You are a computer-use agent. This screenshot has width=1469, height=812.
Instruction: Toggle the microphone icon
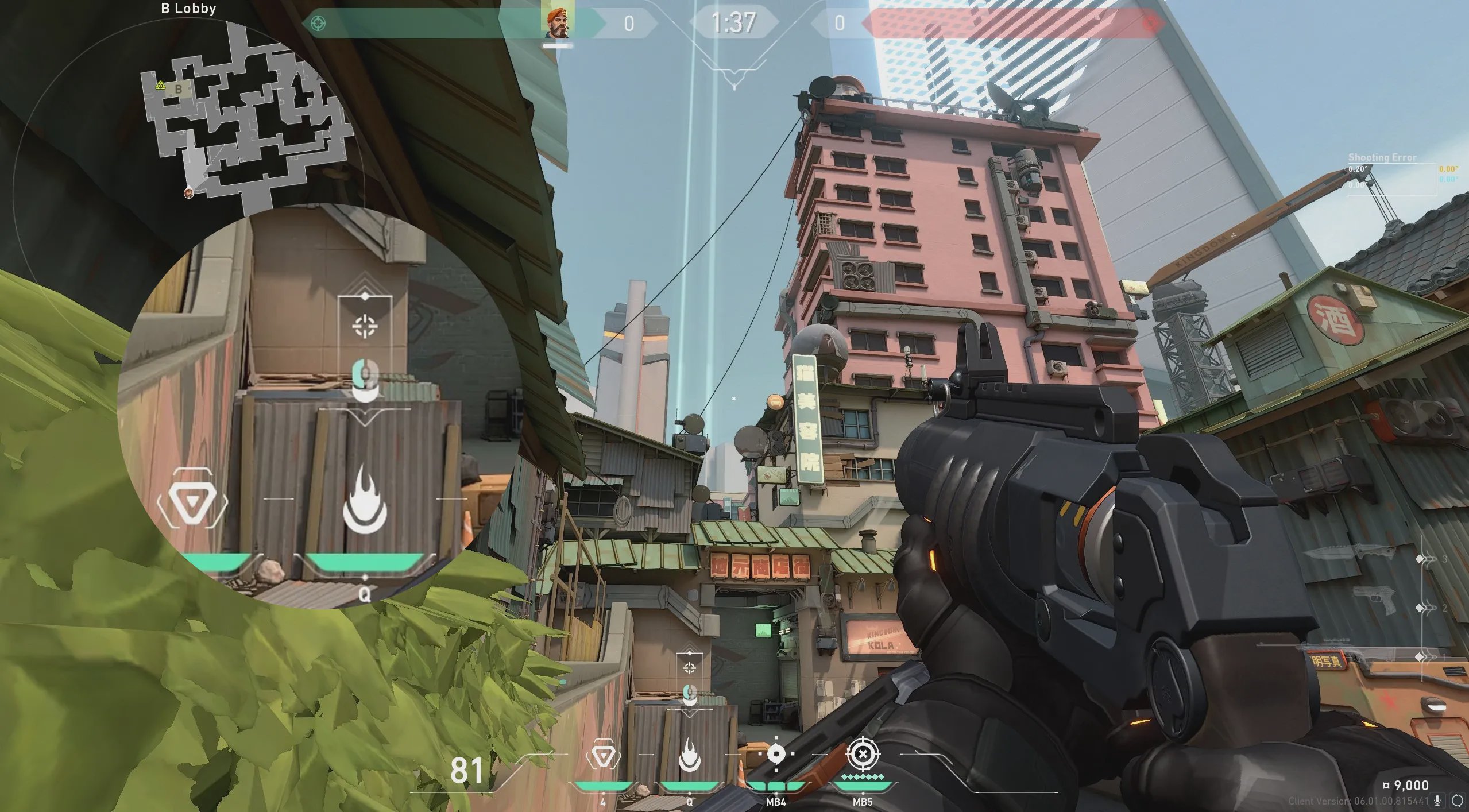1437,801
